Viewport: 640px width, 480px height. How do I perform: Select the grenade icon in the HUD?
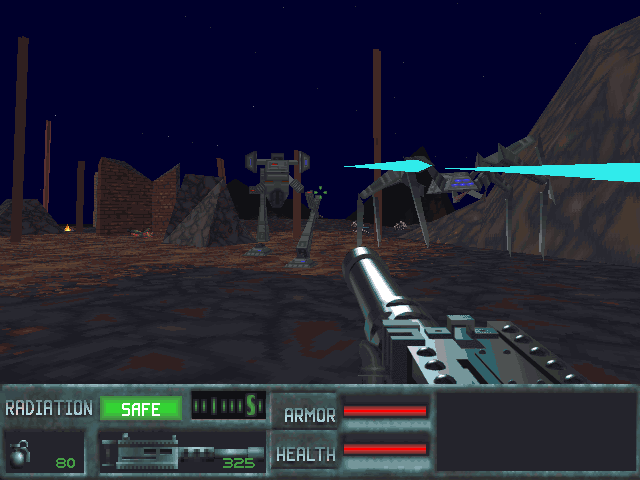point(21,453)
